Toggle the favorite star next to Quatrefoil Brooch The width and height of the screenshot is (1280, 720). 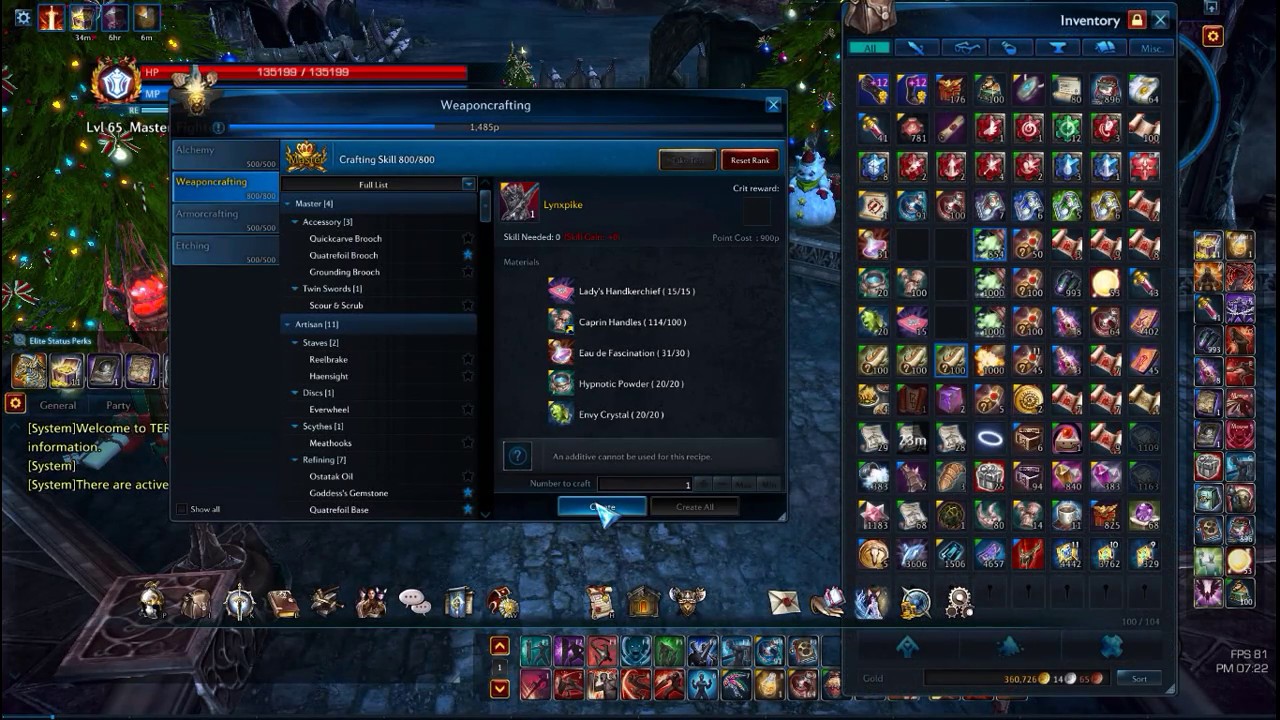click(467, 255)
